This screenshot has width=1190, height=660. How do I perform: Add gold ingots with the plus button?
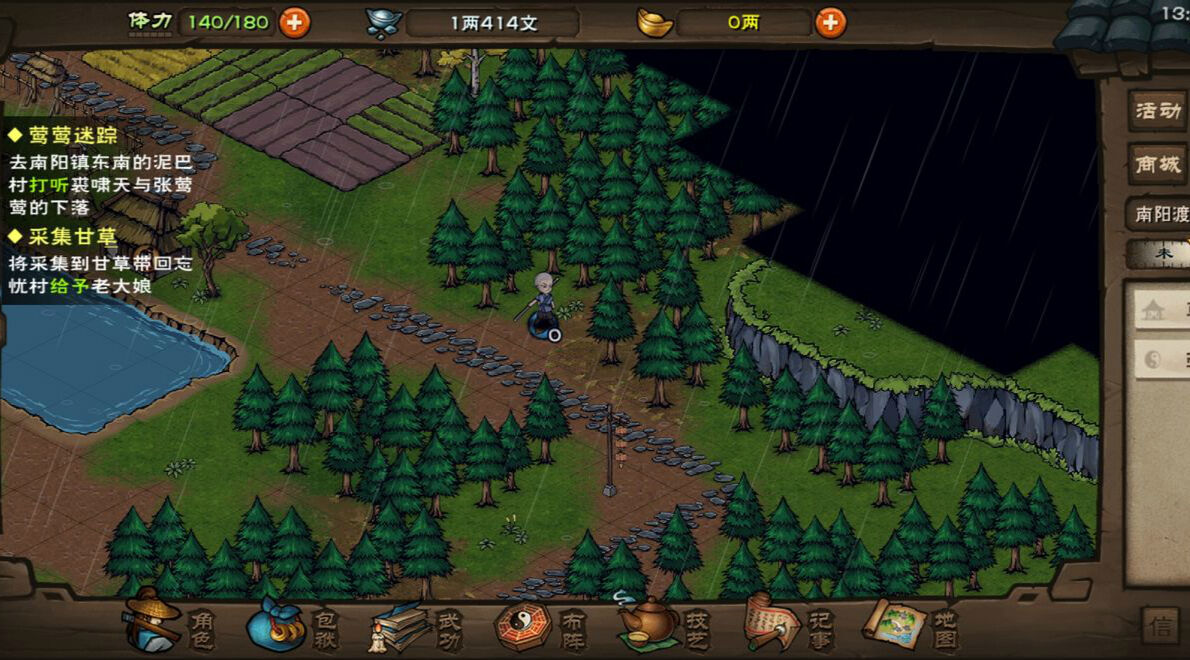pos(830,22)
